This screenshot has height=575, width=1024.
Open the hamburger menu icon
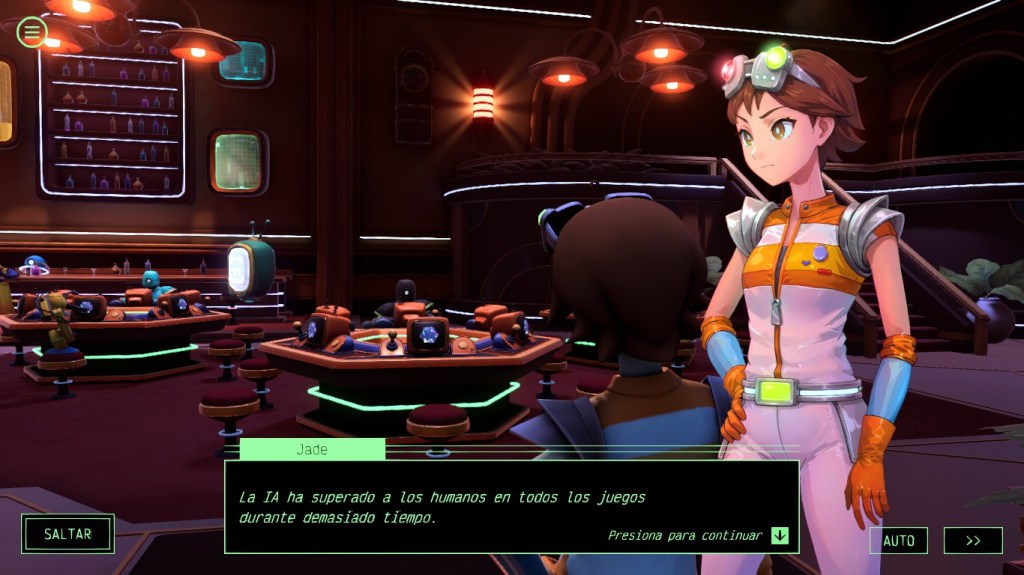31,32
